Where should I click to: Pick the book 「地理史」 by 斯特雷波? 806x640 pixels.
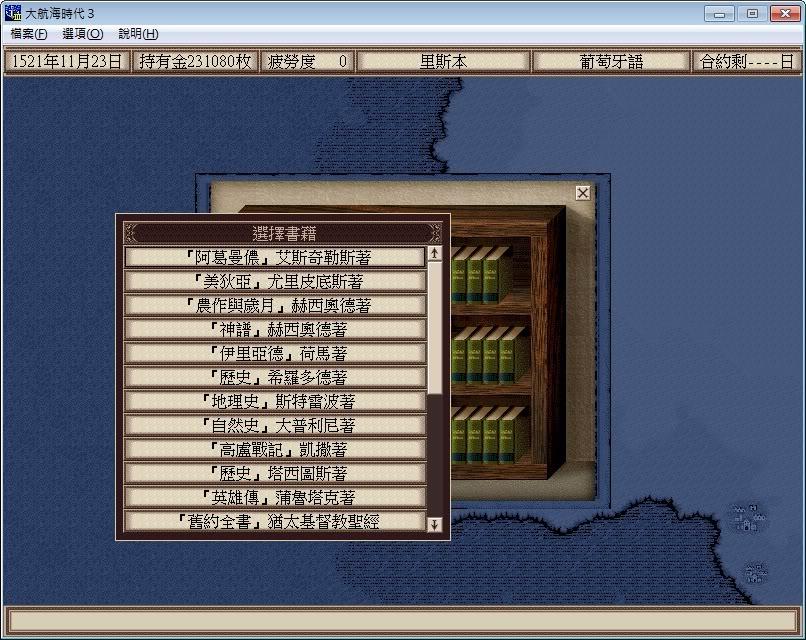click(x=275, y=401)
